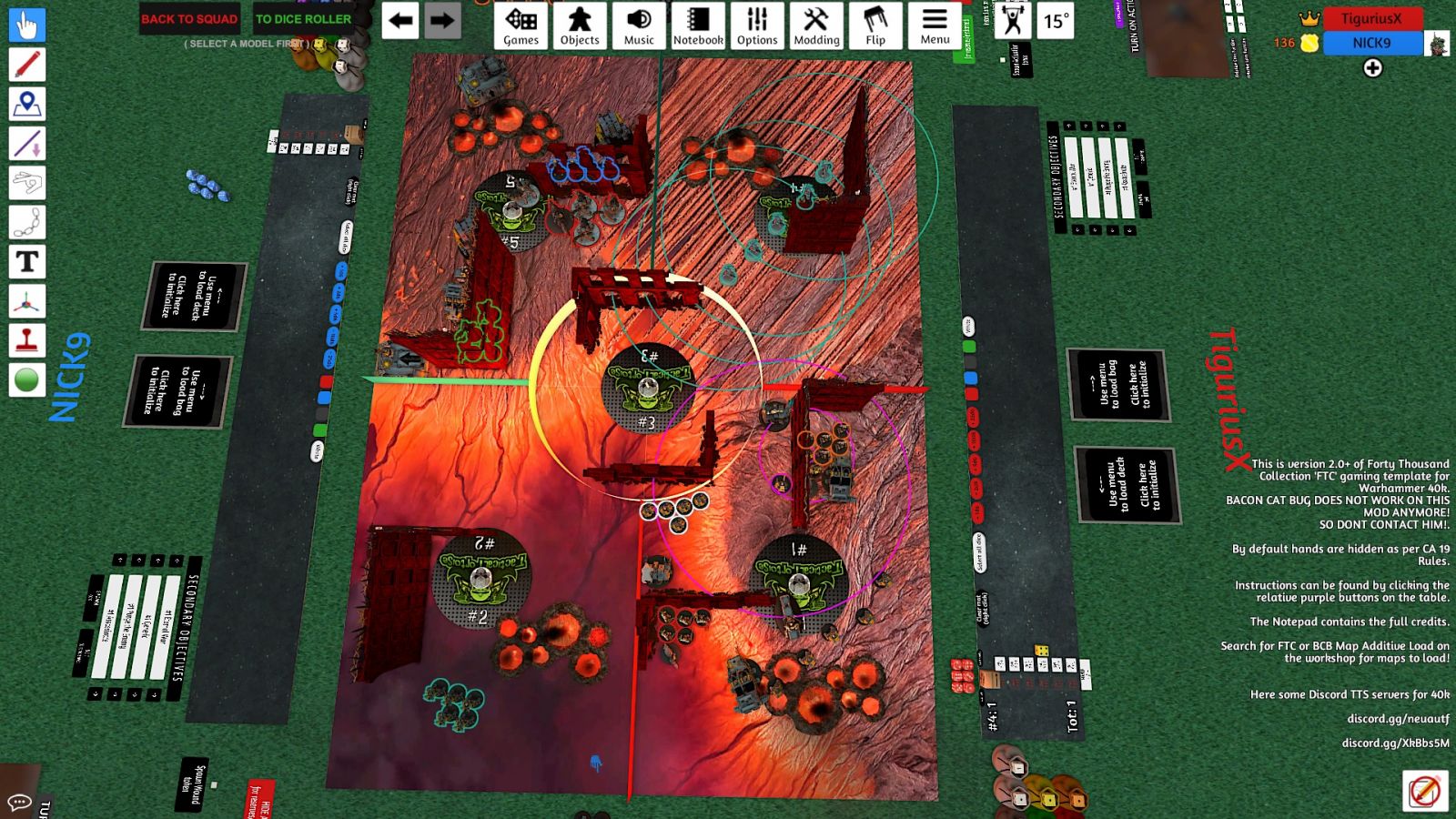
Task: Open the chat speech bubble
Action: (x=18, y=803)
